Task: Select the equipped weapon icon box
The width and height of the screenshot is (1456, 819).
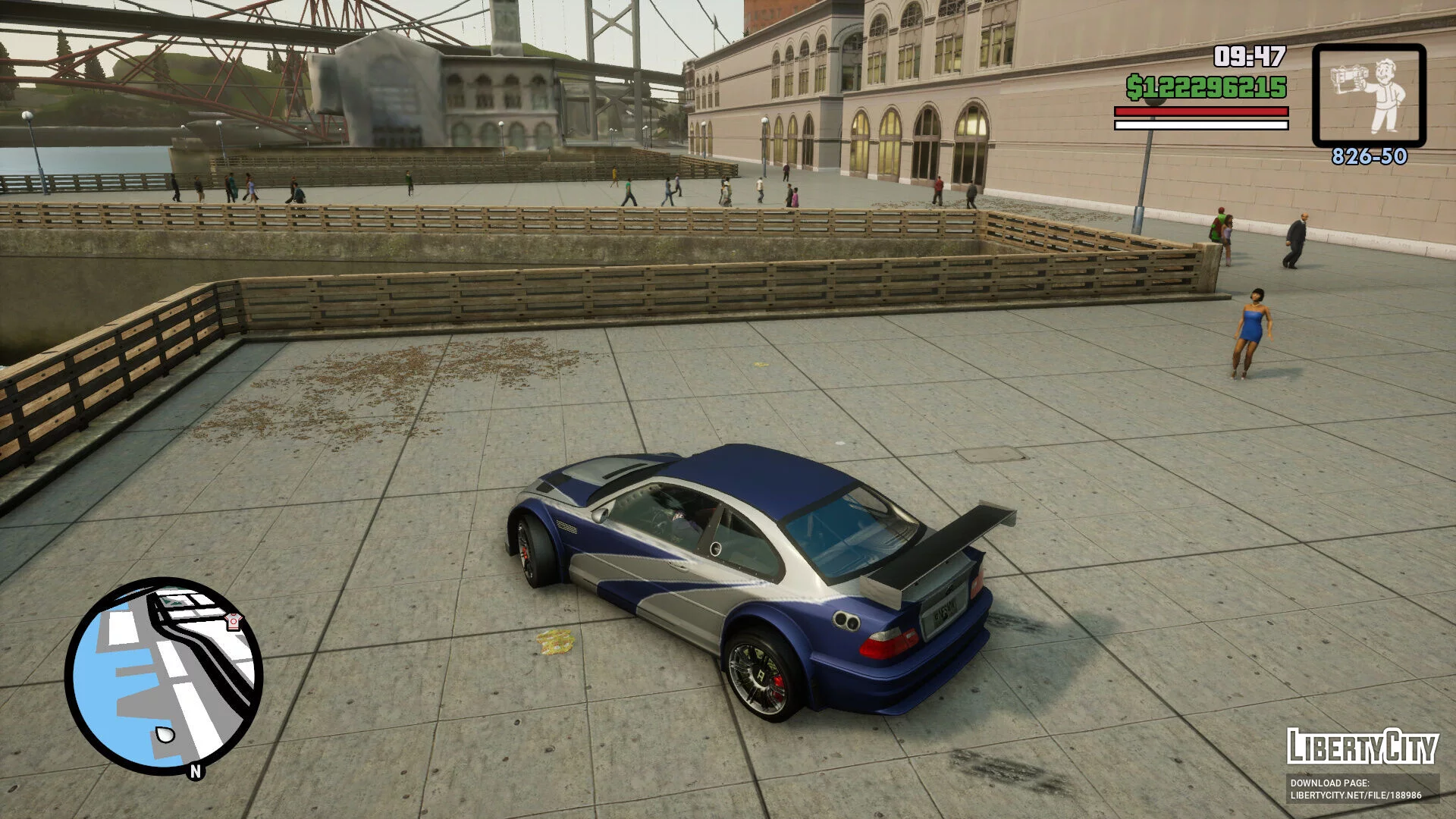Action: 1369,96
